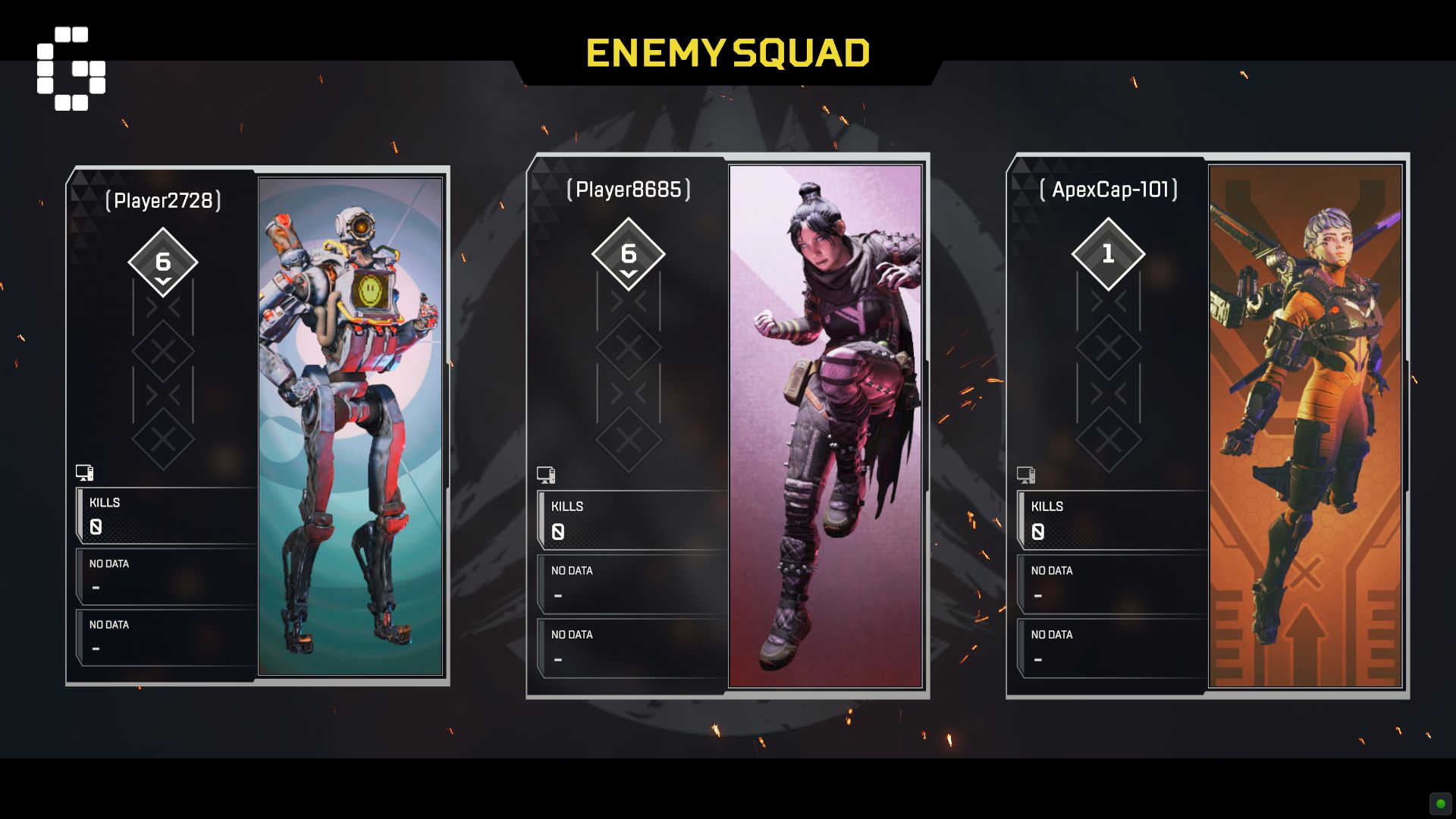Select ApexCap-101's PC platform icon
This screenshot has height=819, width=1456.
click(1025, 475)
